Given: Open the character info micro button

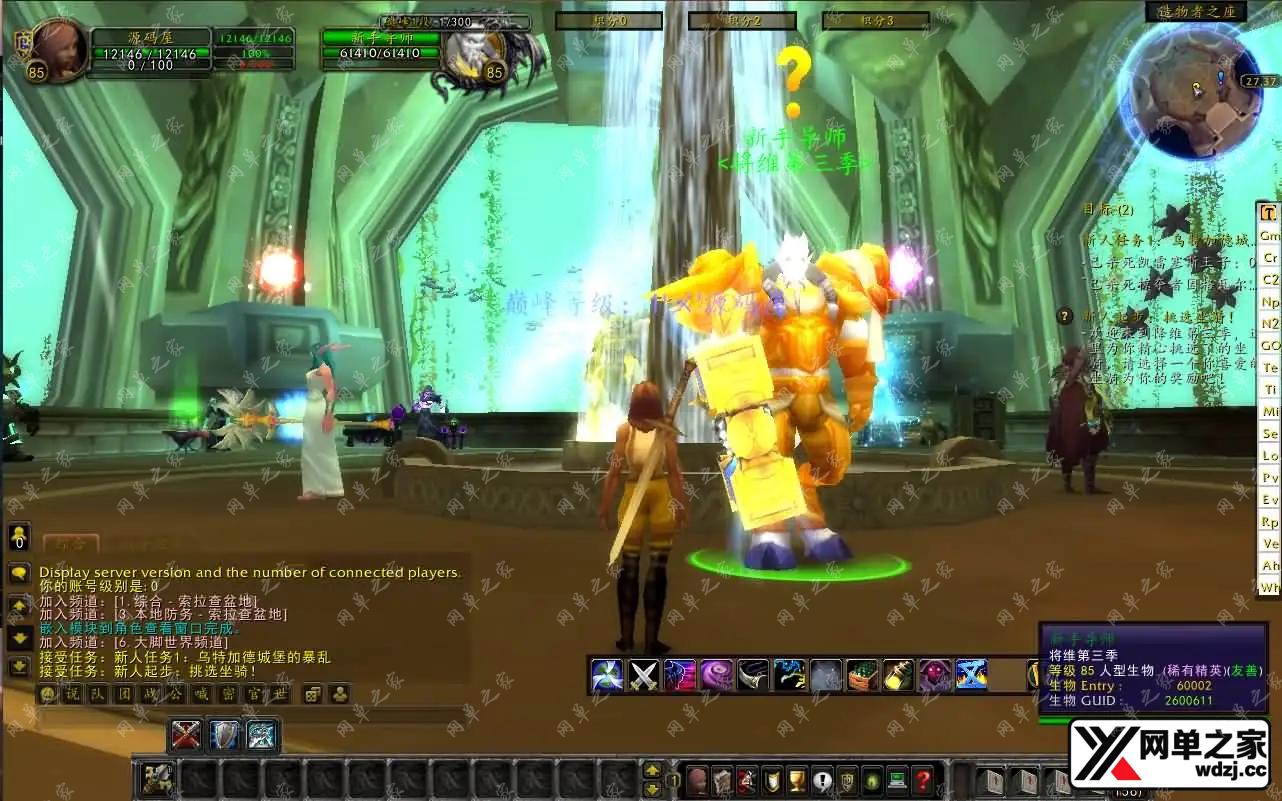Looking at the screenshot, I should 697,780.
